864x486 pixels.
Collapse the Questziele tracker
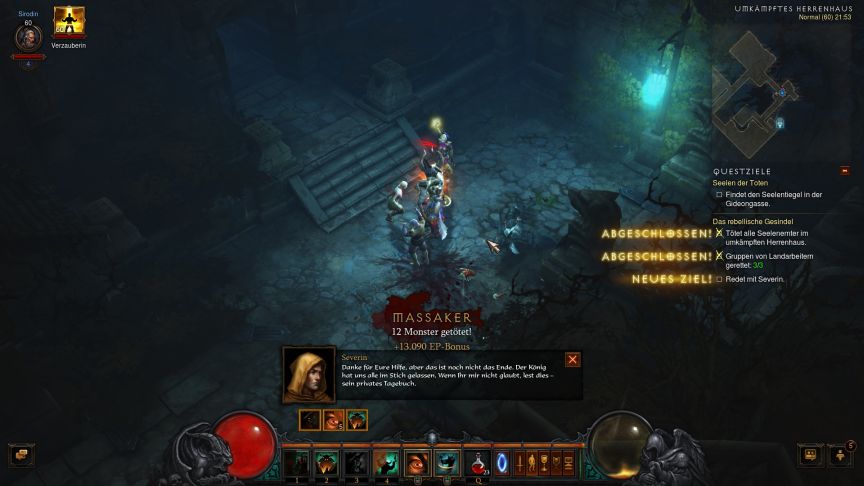845,171
